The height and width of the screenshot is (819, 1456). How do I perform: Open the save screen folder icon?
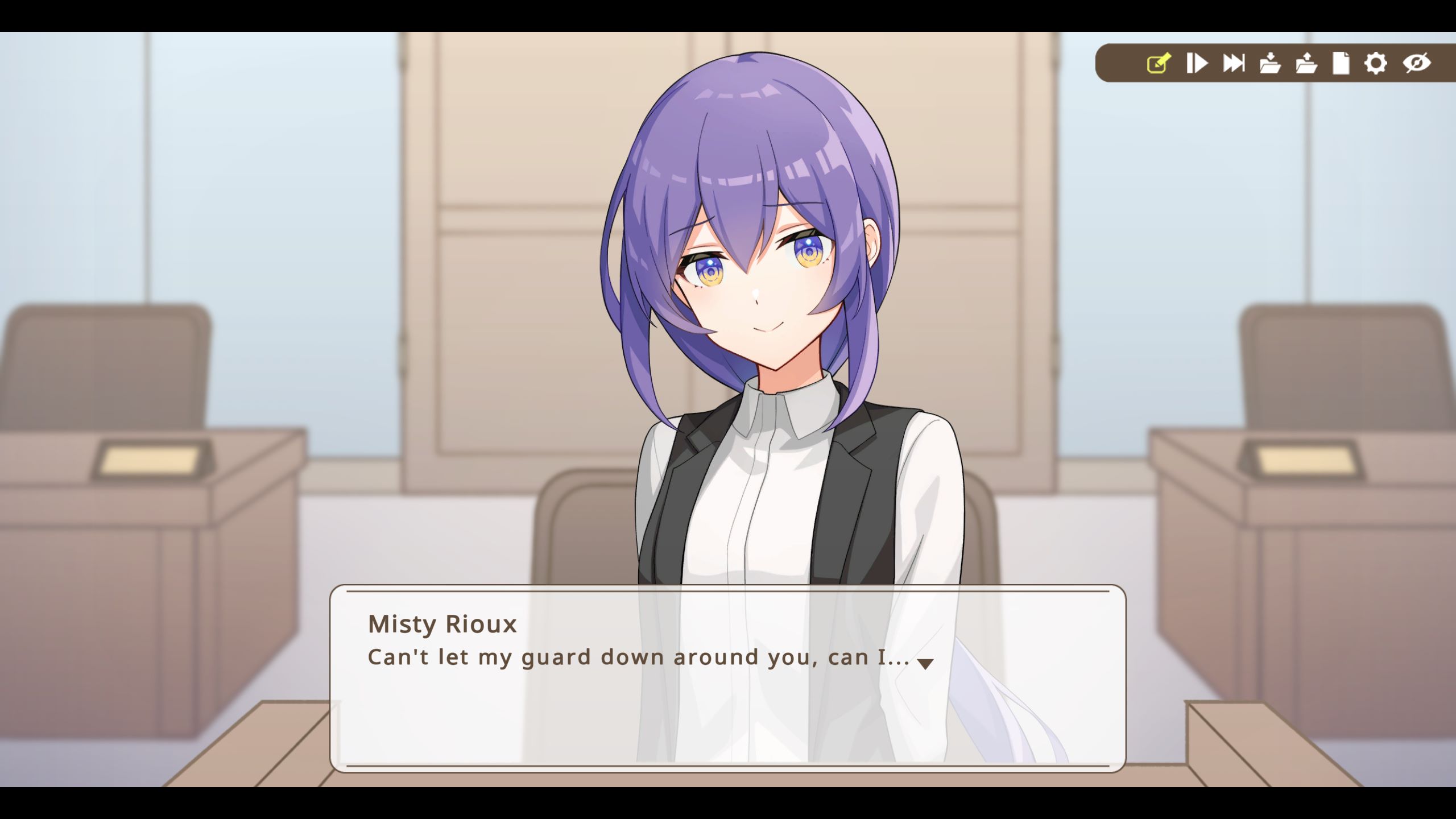[x=1271, y=64]
